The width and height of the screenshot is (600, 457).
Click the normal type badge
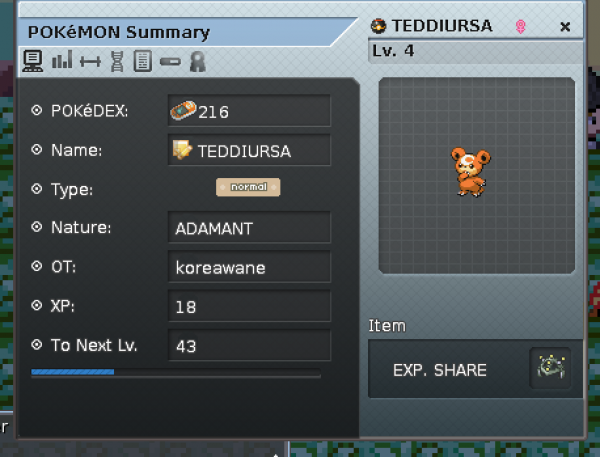(x=248, y=187)
